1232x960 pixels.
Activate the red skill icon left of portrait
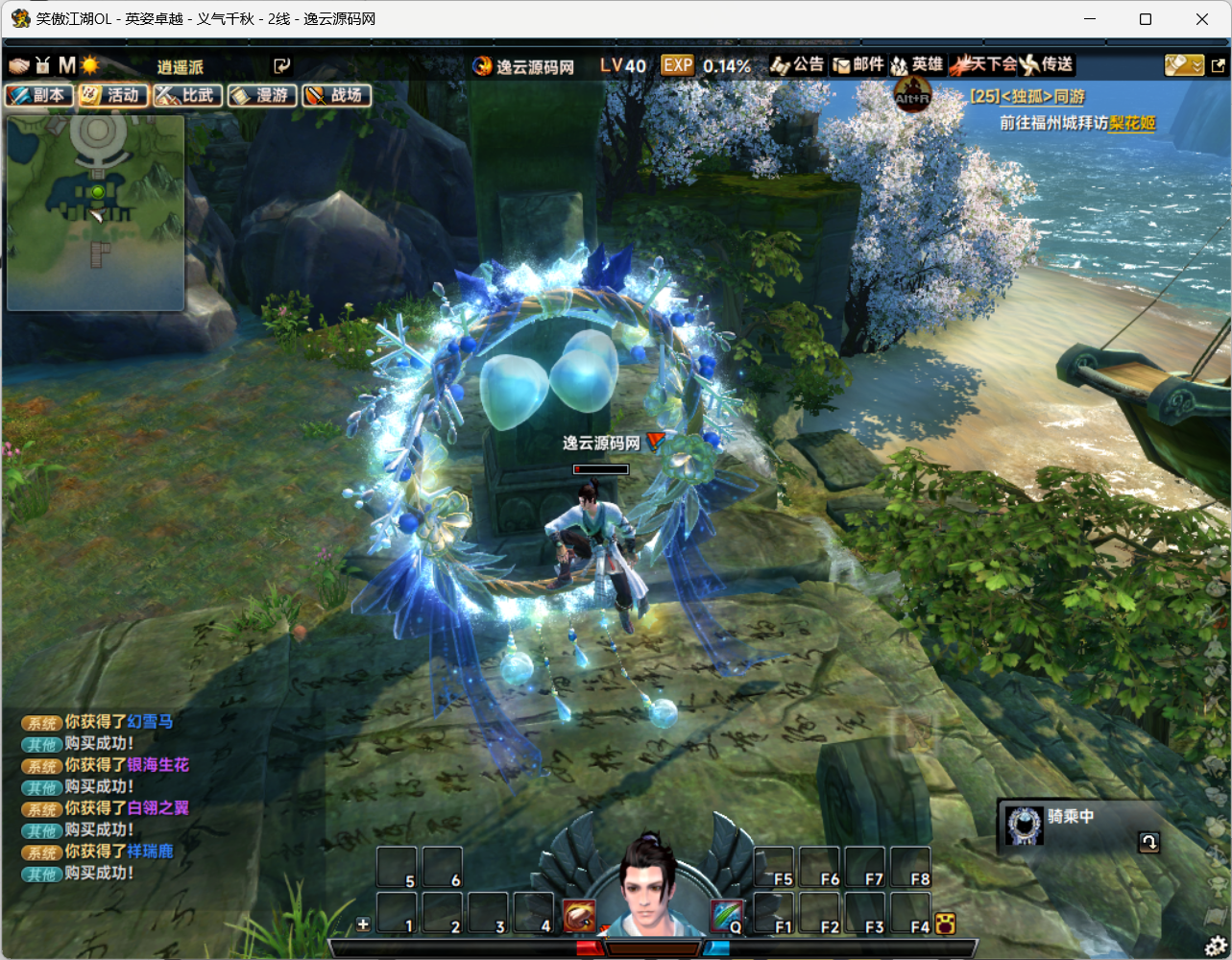click(x=579, y=917)
